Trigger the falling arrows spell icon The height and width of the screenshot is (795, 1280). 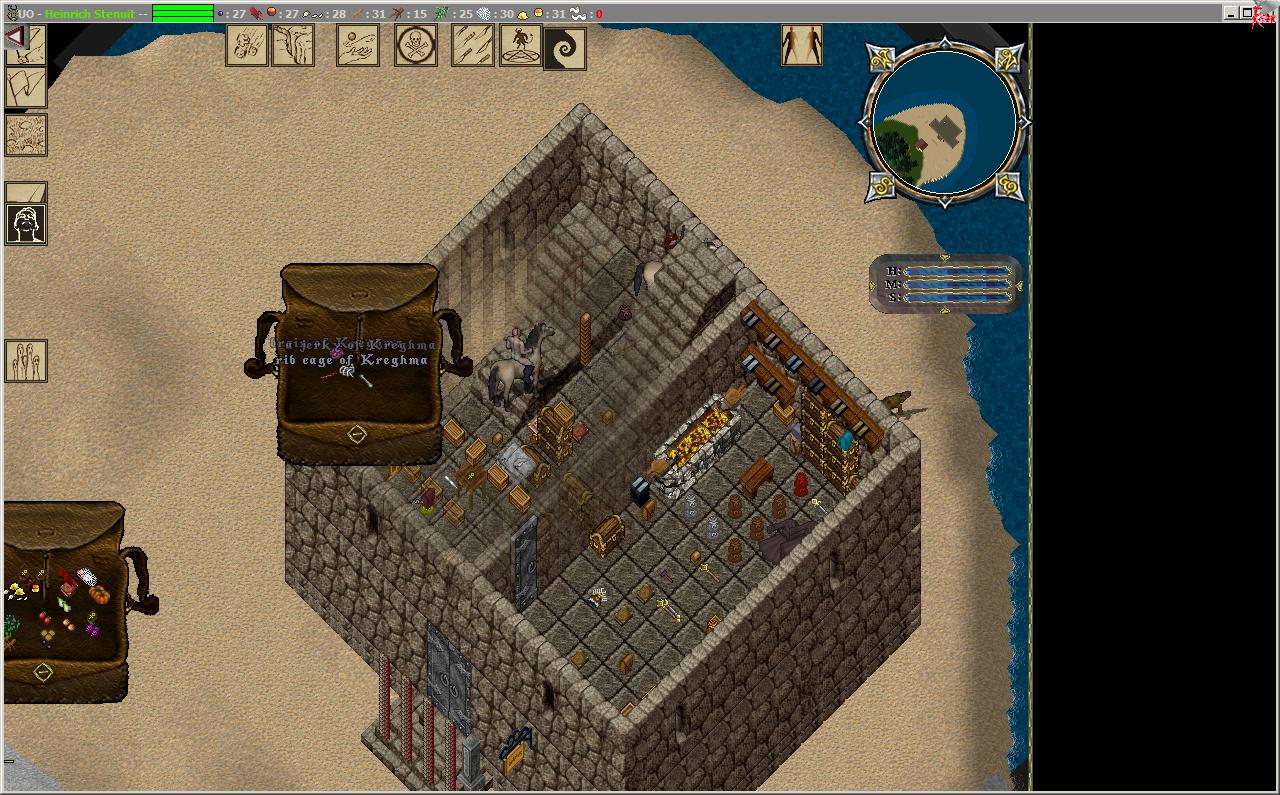pos(473,45)
